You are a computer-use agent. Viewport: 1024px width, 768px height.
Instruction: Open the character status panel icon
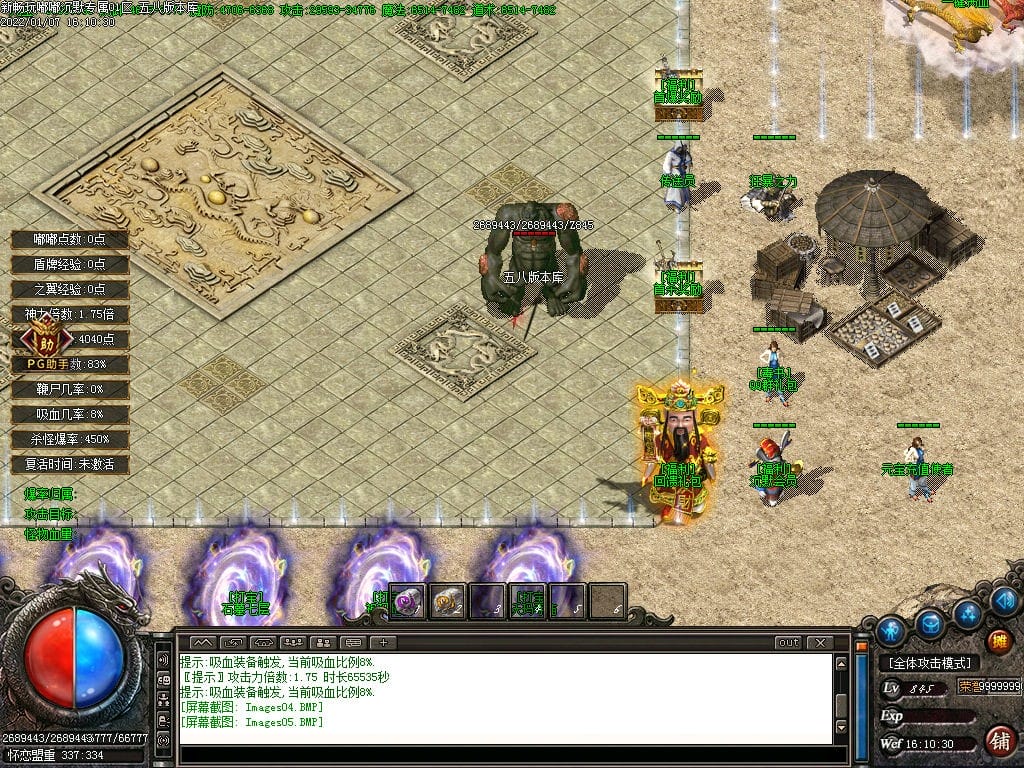[x=890, y=630]
